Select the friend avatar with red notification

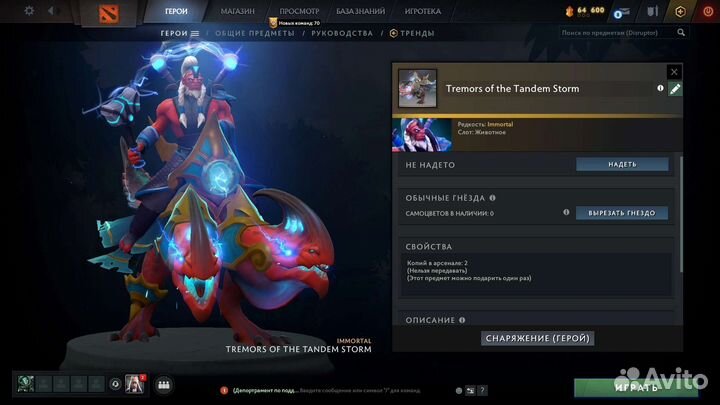[x=133, y=384]
